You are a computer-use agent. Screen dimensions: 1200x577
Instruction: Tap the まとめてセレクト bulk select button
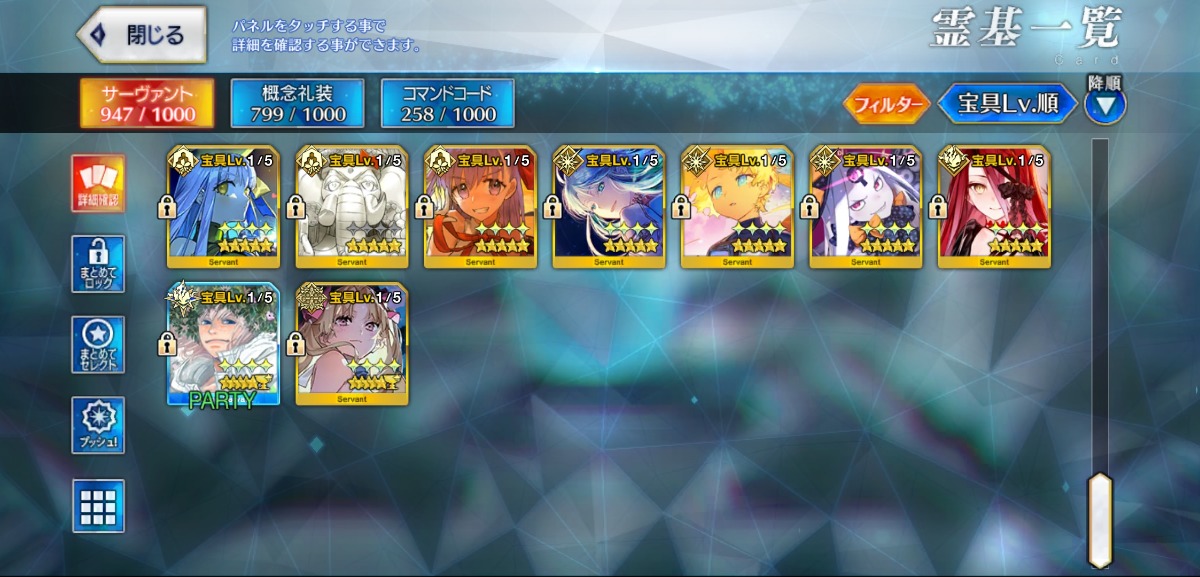(x=98, y=345)
